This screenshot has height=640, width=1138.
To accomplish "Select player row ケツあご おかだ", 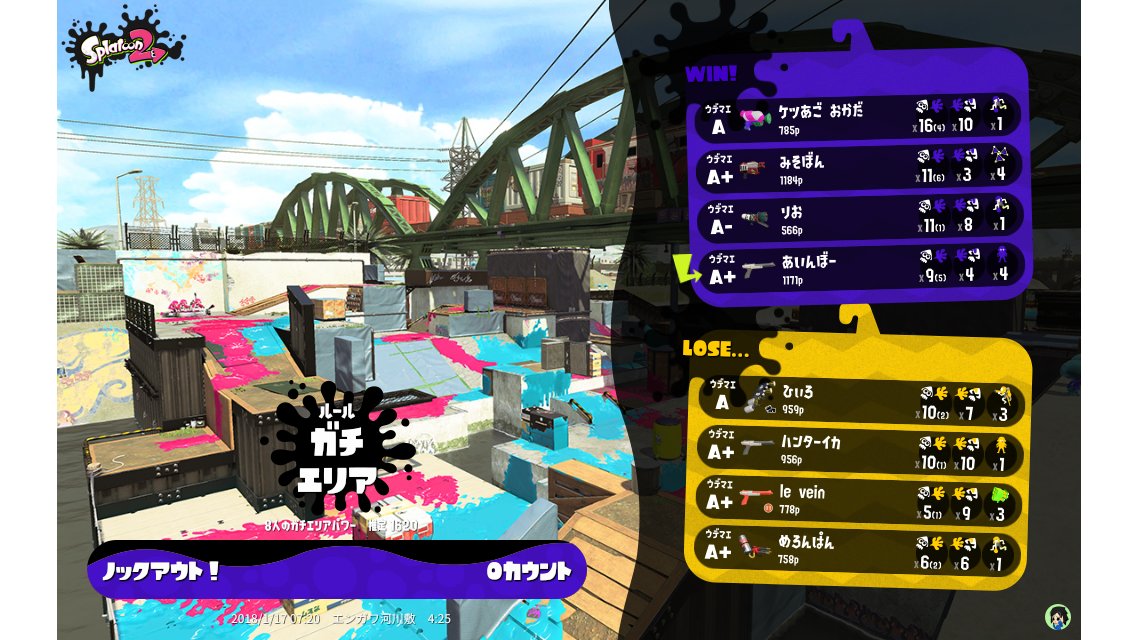I will pyautogui.click(x=860, y=118).
